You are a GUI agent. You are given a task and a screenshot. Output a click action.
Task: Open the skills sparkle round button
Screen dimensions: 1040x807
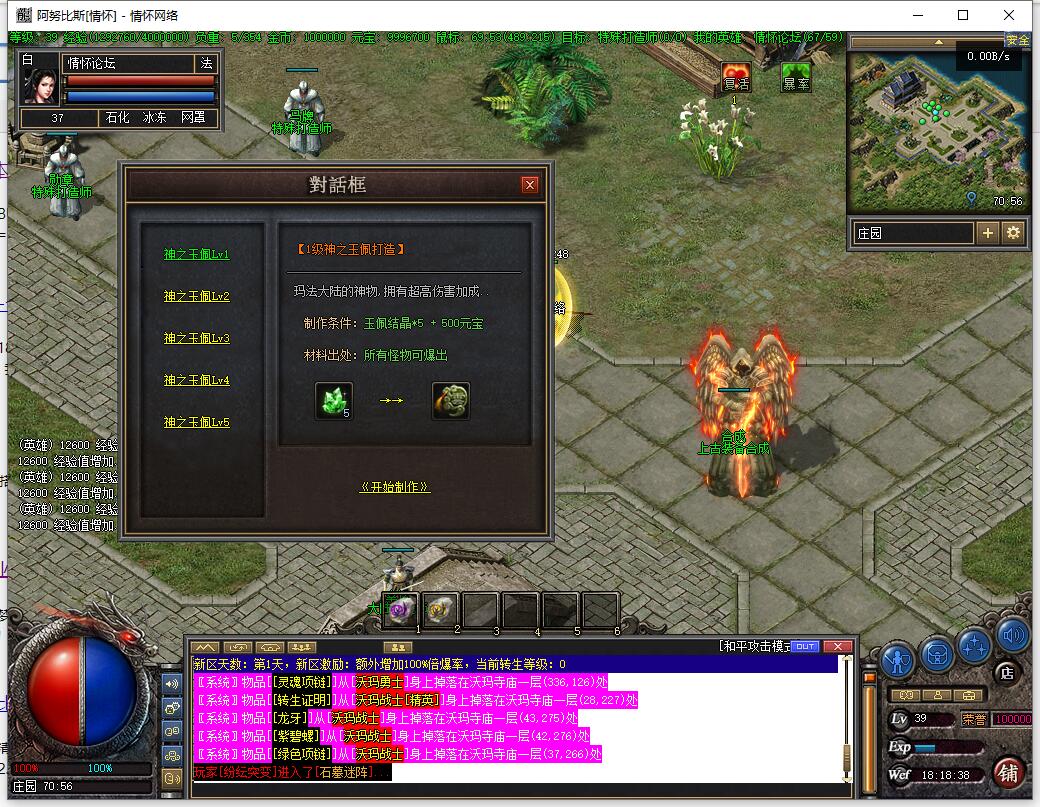click(974, 645)
